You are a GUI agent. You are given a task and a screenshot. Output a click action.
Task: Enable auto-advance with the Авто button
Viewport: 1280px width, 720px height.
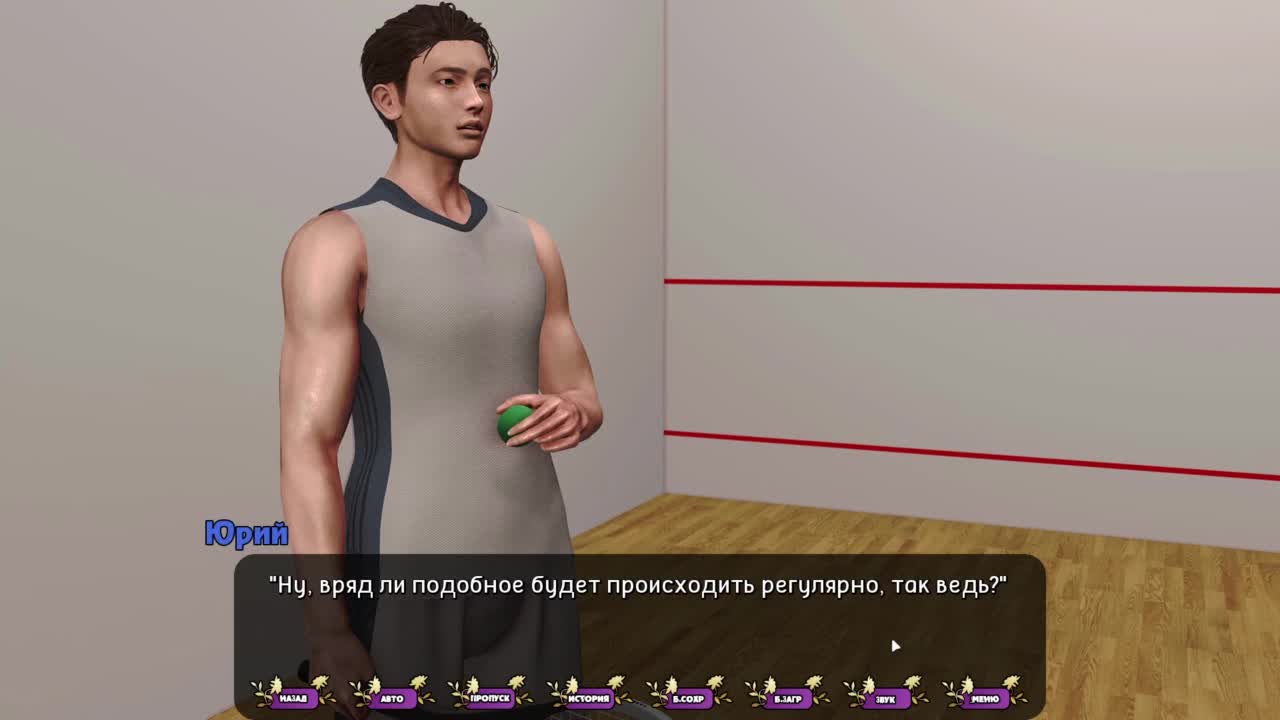392,697
